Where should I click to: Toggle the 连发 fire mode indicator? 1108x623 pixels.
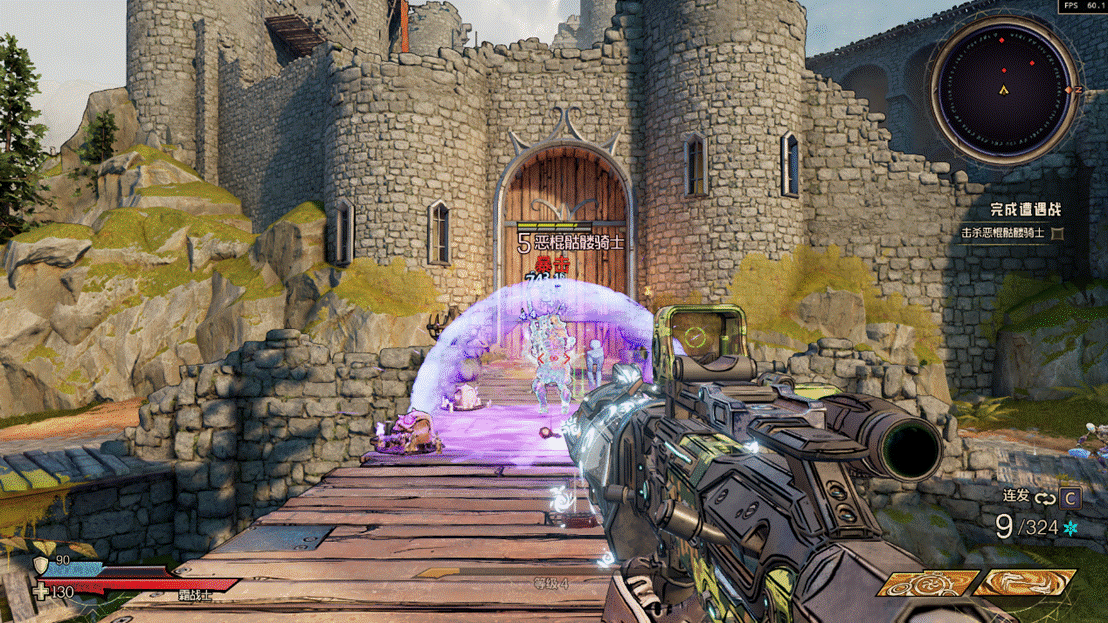[x=1017, y=496]
